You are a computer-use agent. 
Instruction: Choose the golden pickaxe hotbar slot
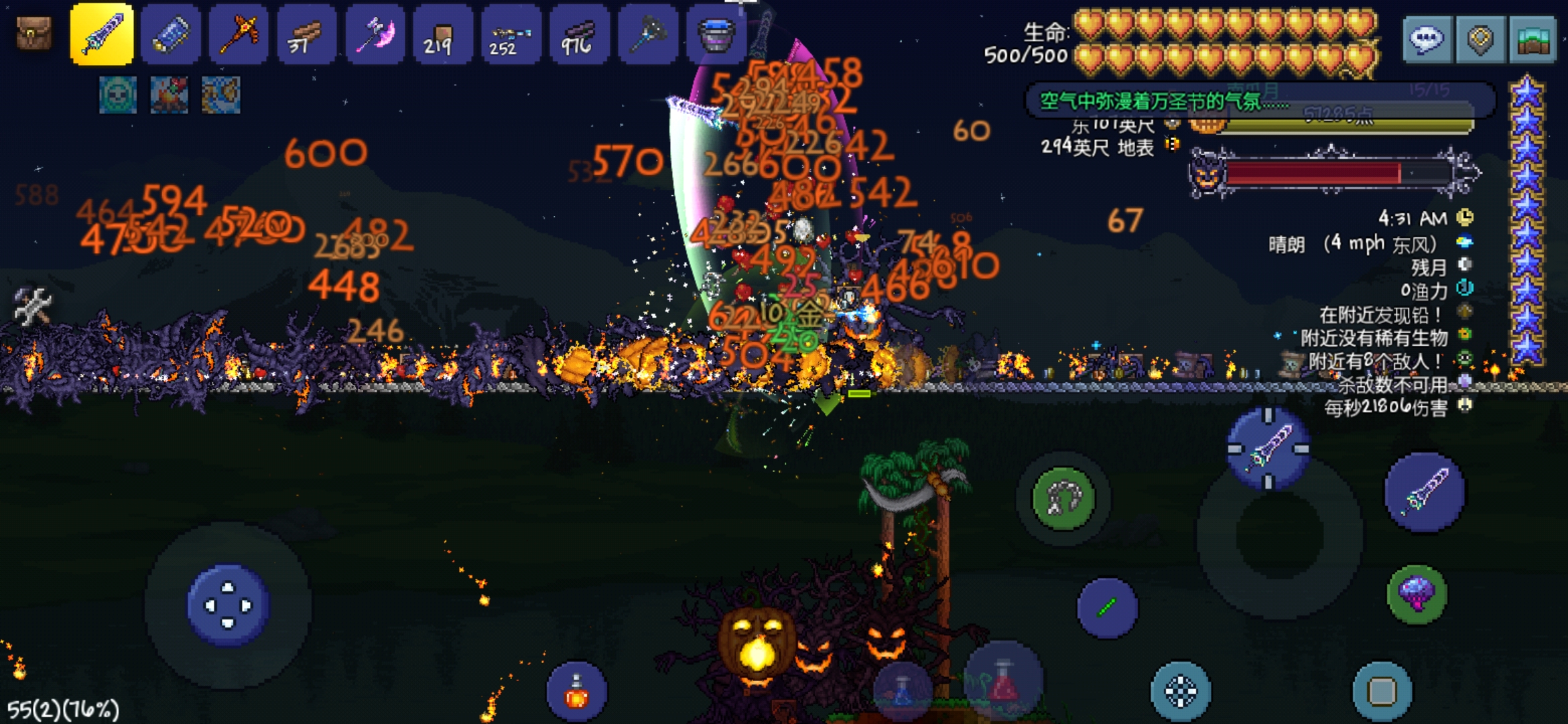239,34
